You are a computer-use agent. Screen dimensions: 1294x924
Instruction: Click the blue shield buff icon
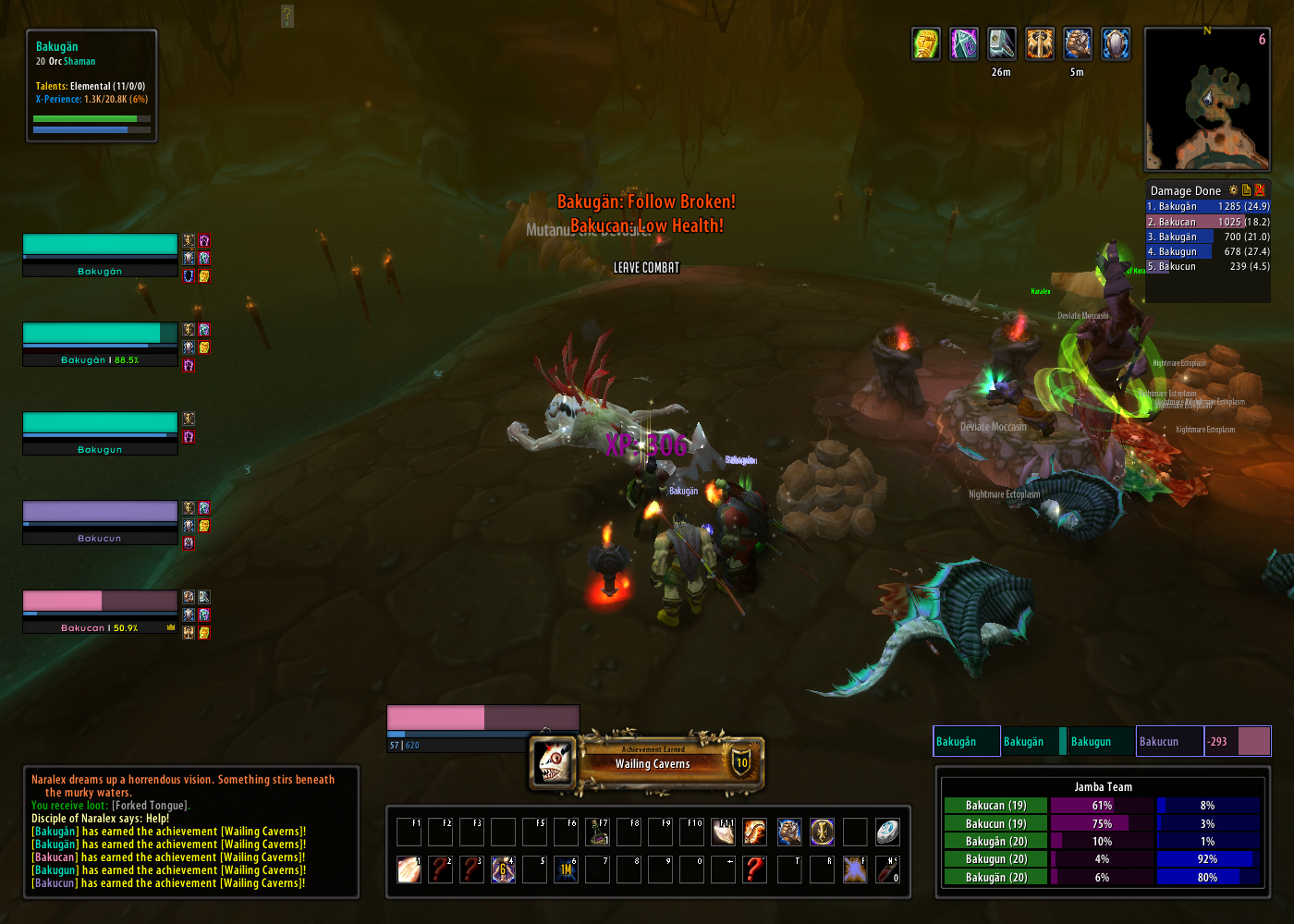tap(1116, 43)
